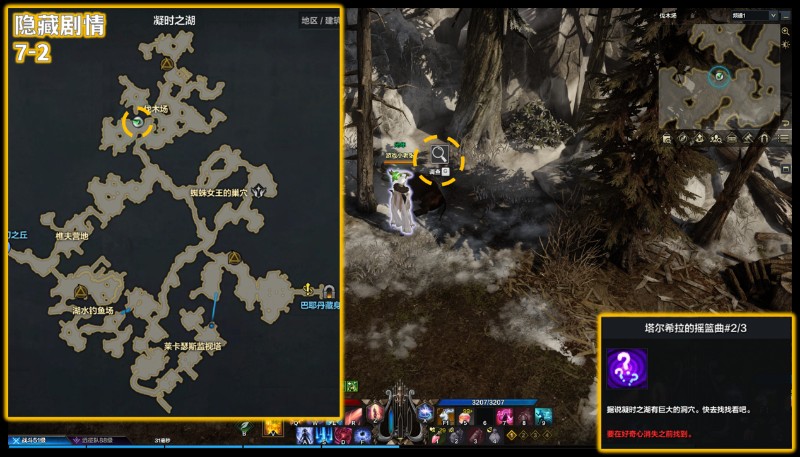Image resolution: width=800 pixels, height=457 pixels.
Task: Click the 巴耶丹藏身处 portal marker on the map
Action: tap(329, 291)
